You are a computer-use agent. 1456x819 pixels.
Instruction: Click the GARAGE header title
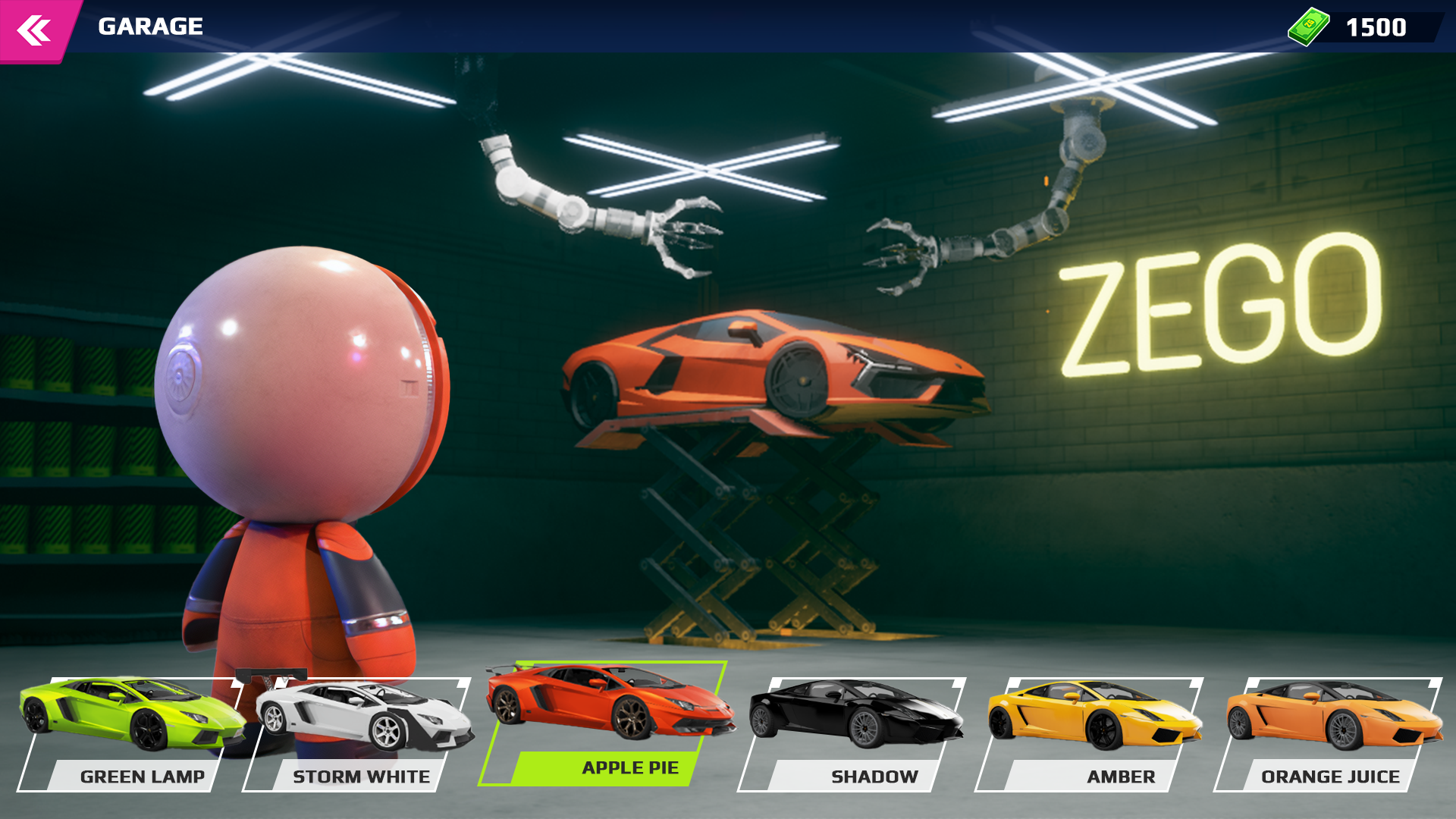(x=149, y=27)
